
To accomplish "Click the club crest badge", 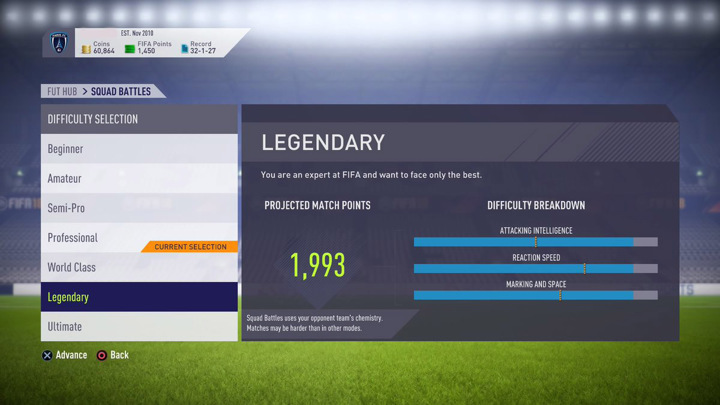I will pyautogui.click(x=59, y=43).
